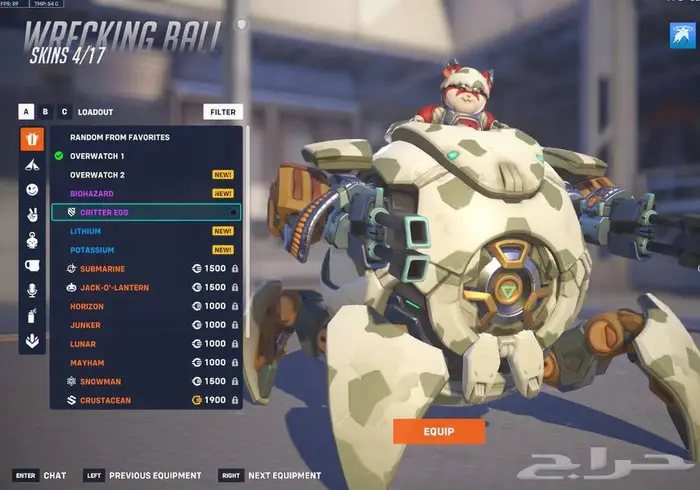This screenshot has width=700, height=490.
Task: Open the victory poses peace-hand category
Action: pyautogui.click(x=32, y=214)
